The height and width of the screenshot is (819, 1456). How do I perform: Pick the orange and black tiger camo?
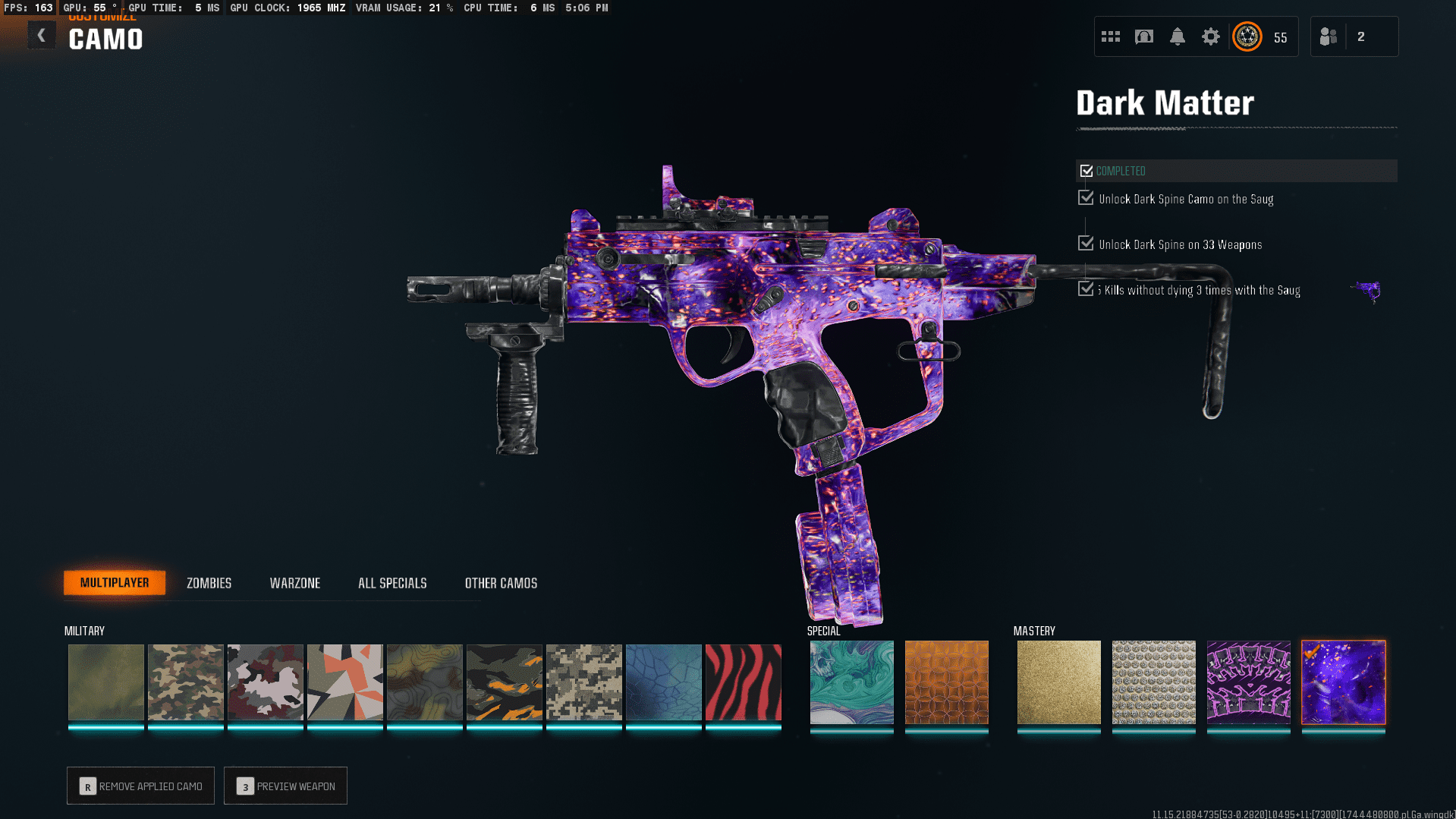coord(504,682)
